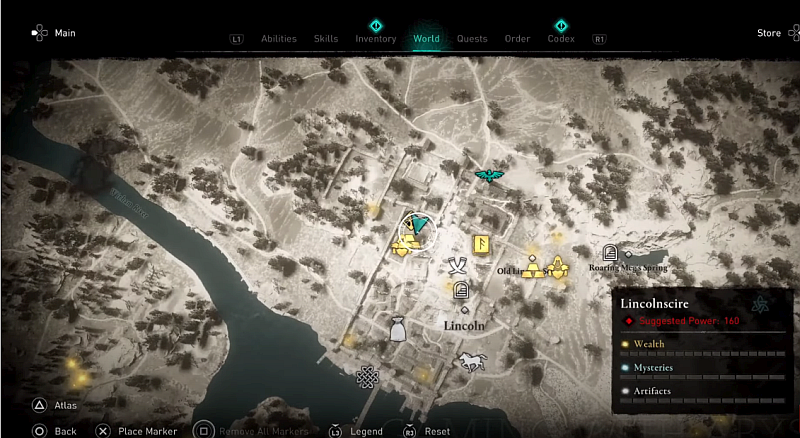Choose the crossed drinking horns marker

(x=458, y=265)
